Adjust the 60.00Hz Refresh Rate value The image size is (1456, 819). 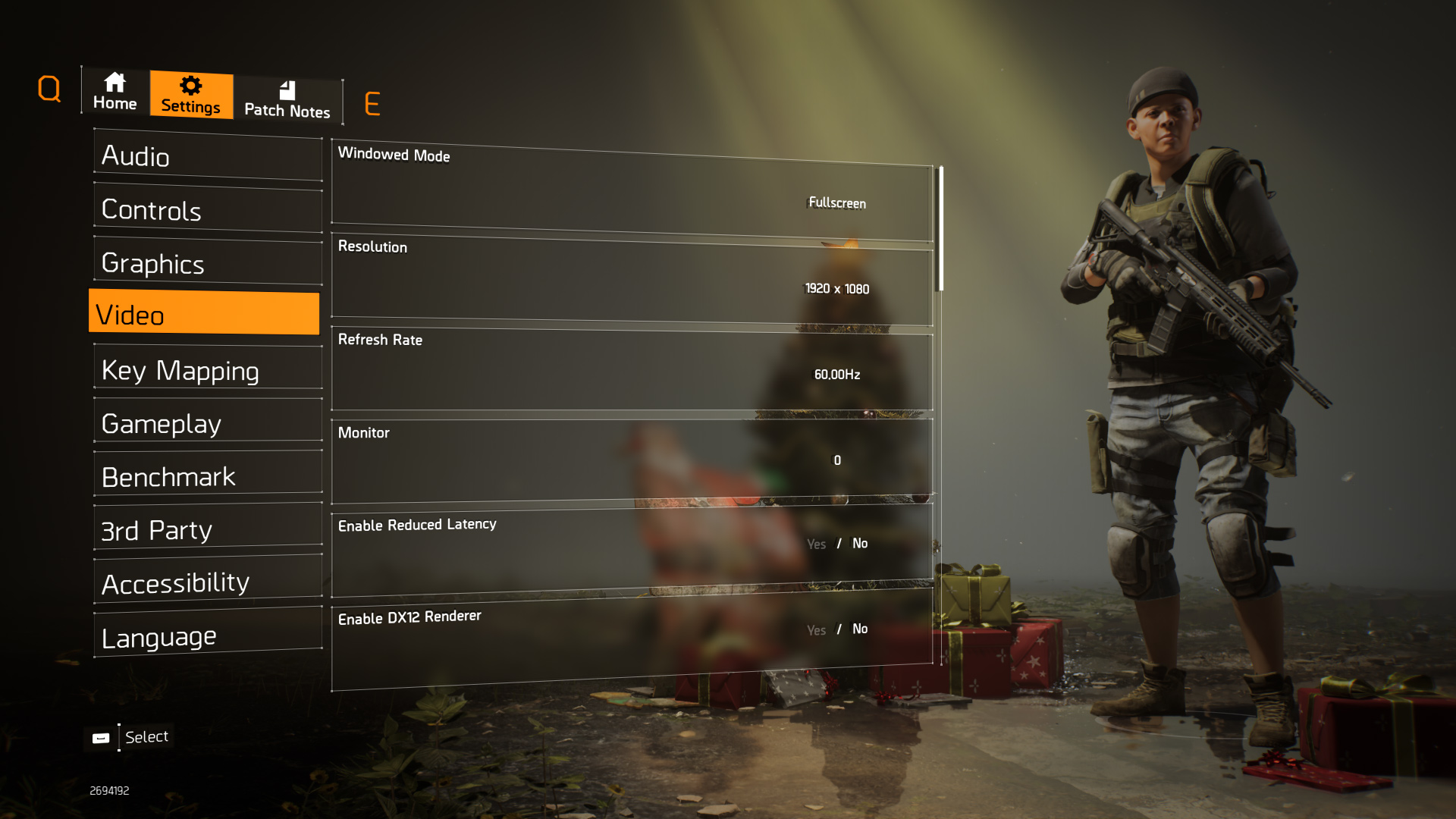point(837,375)
